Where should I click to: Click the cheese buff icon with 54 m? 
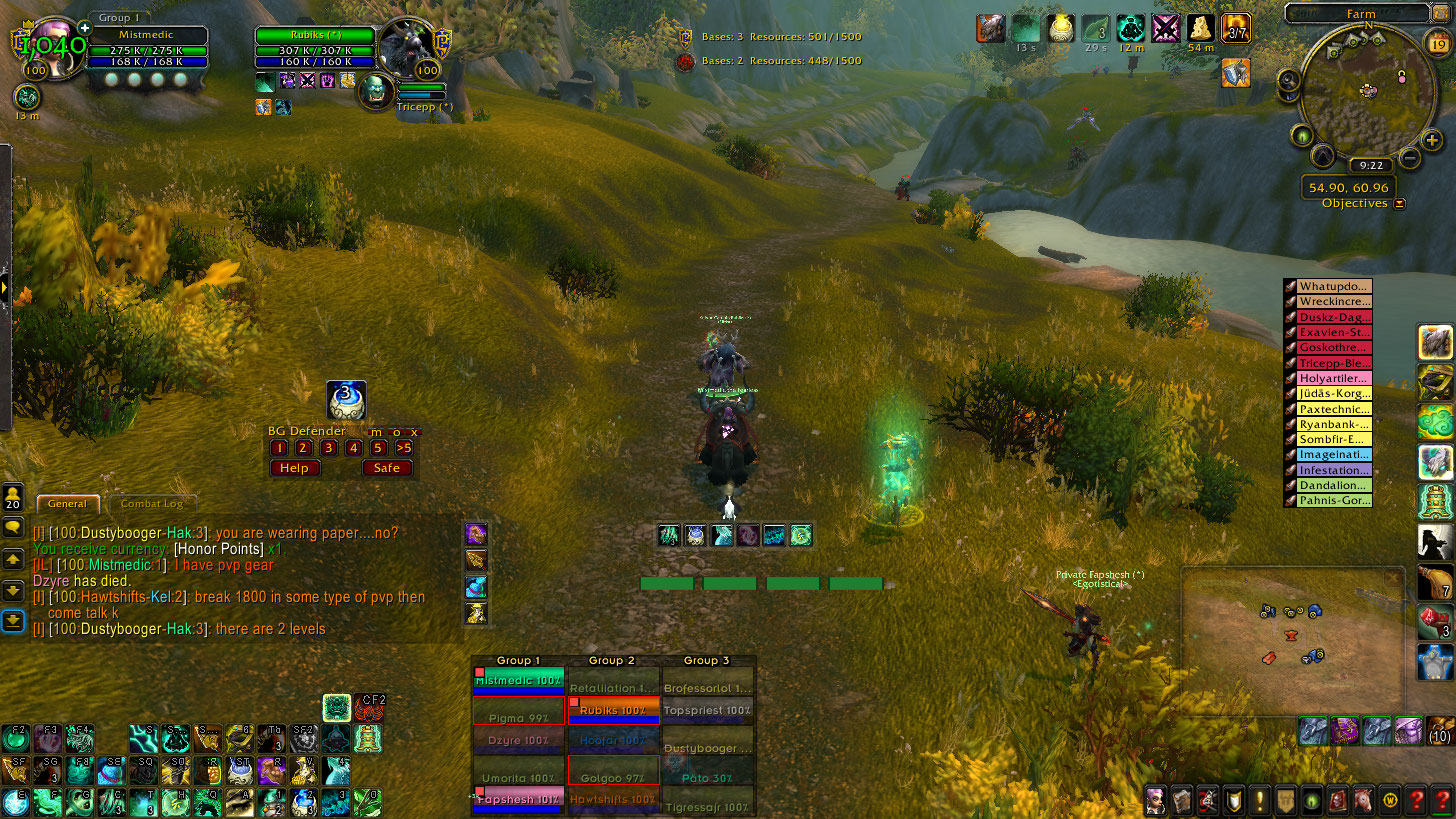click(x=1200, y=28)
